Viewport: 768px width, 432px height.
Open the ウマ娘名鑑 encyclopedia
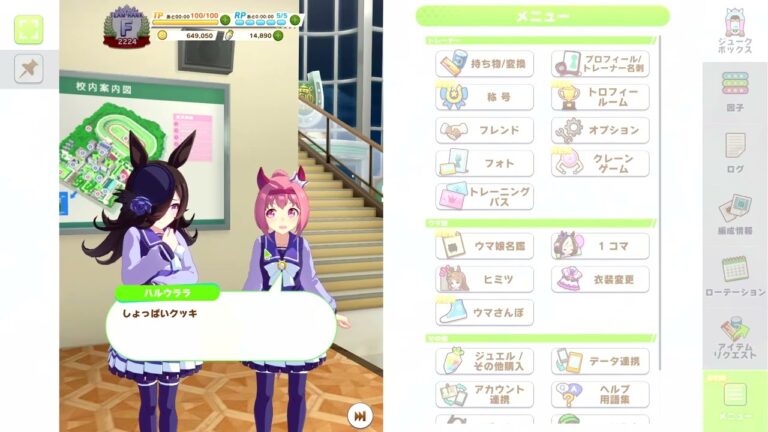pos(485,246)
